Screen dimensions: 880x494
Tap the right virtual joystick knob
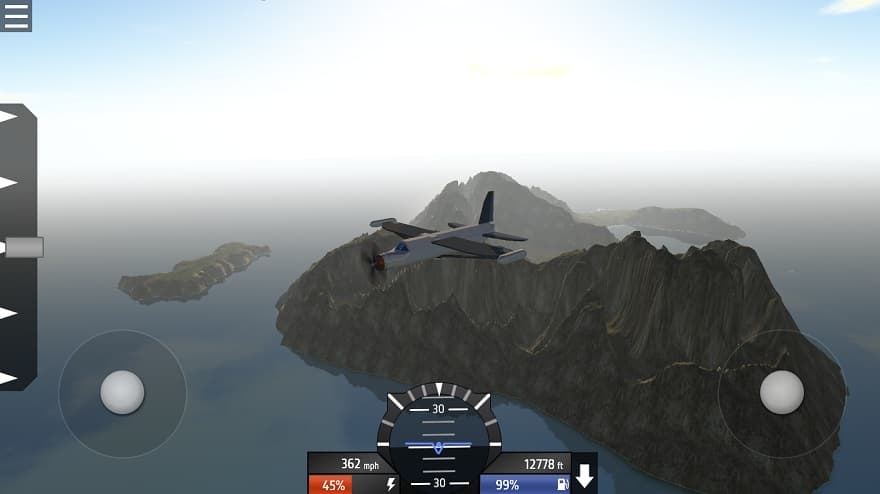pos(781,392)
